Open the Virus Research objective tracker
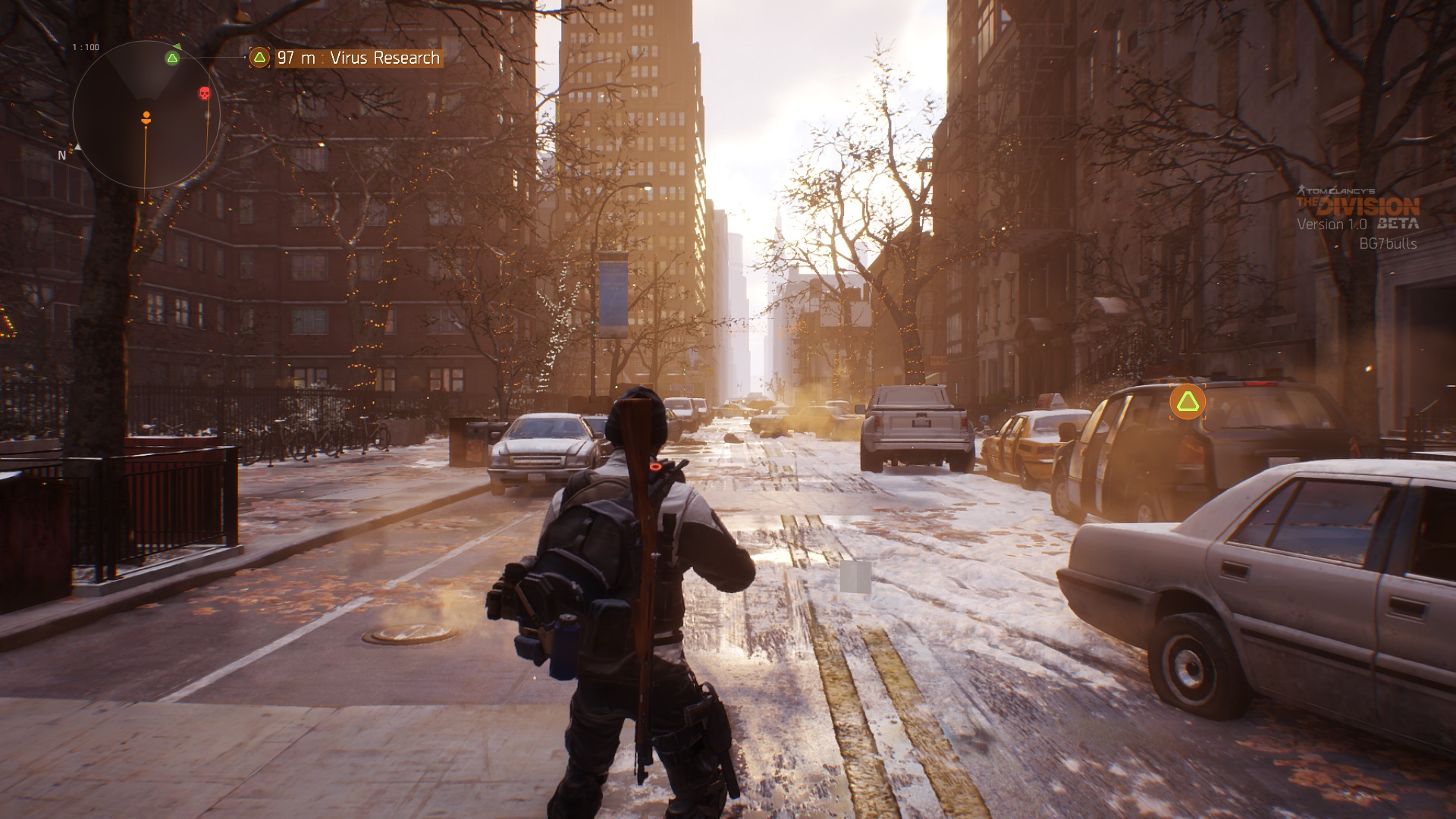 347,58
